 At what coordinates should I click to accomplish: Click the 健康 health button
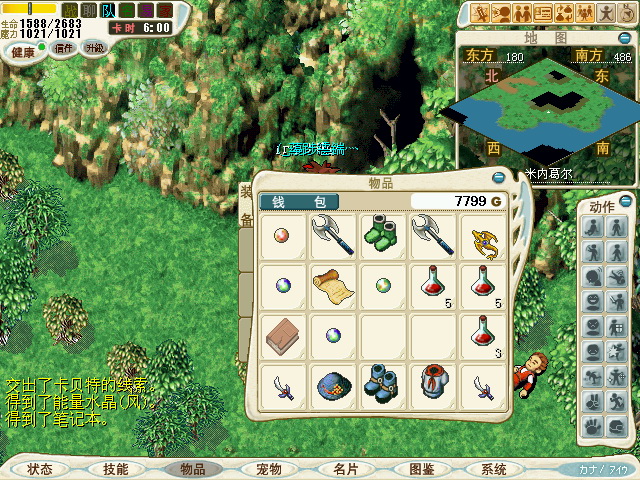coord(22,50)
